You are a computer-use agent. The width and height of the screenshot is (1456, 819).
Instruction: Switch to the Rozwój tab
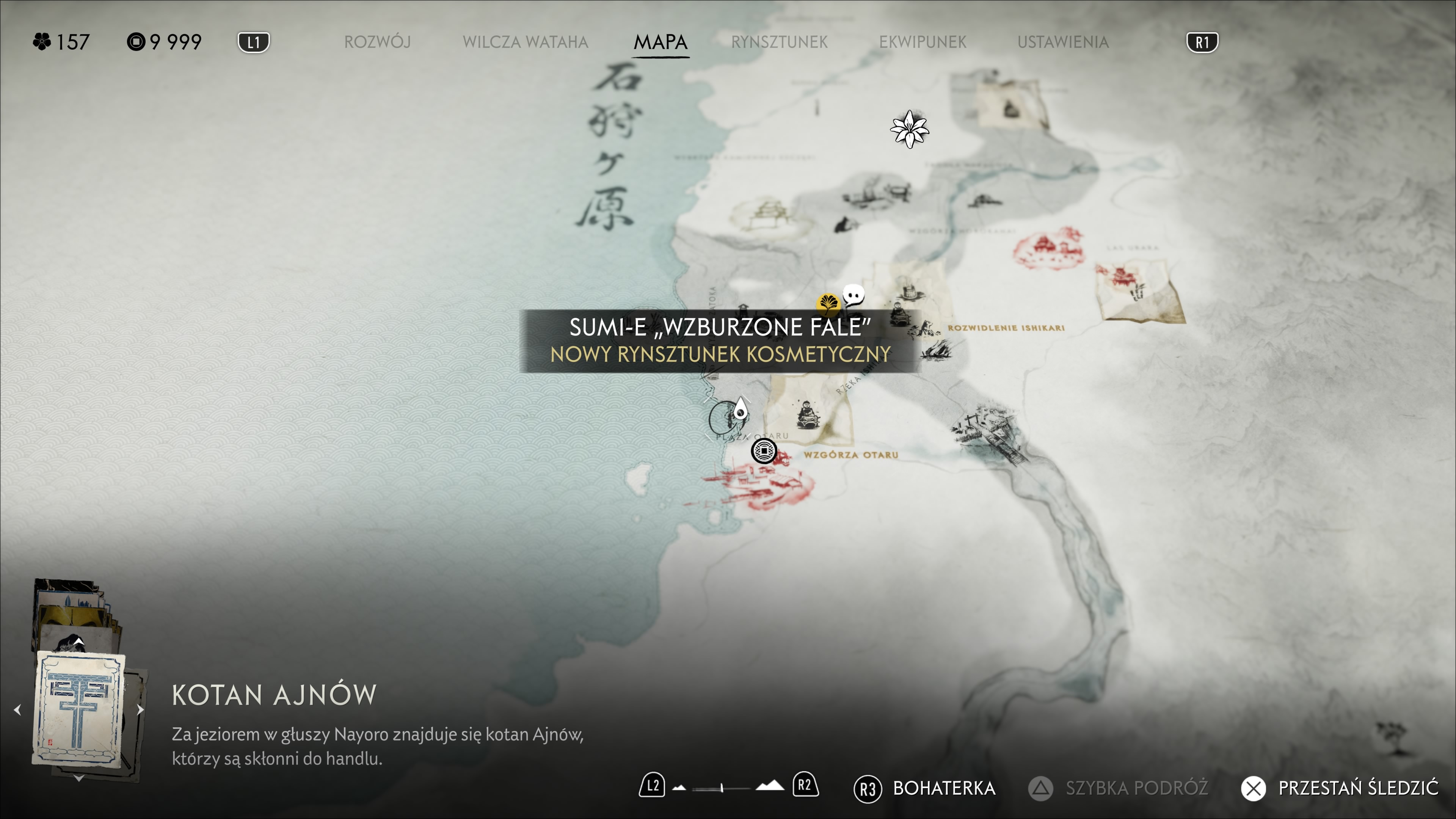377,42
